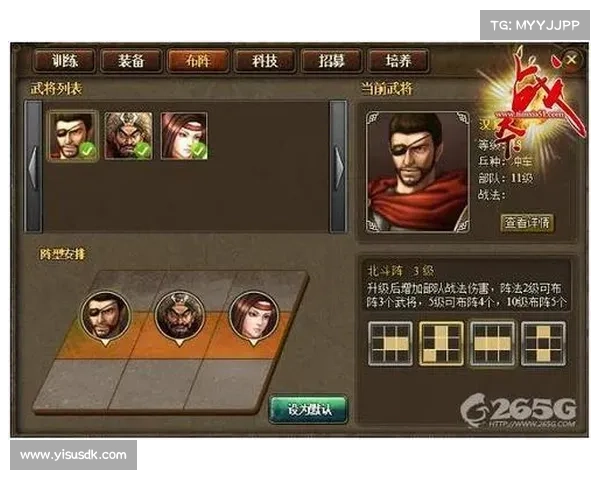This screenshot has width=600, height=480.
Task: View details with the 查看详情 button
Action: click(526, 222)
